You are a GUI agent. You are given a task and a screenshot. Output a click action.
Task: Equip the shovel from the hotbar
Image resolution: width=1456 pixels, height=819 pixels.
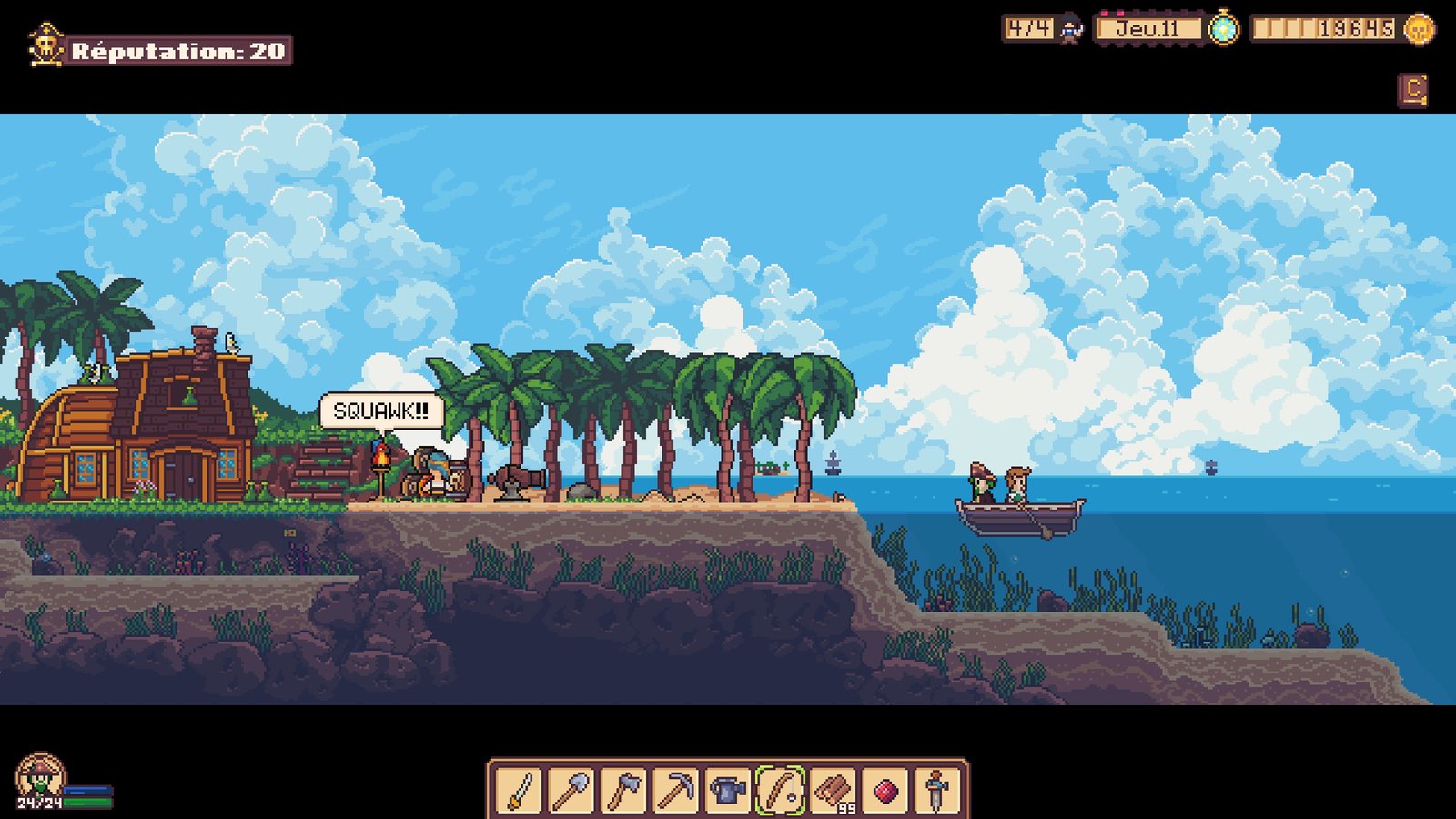point(571,790)
